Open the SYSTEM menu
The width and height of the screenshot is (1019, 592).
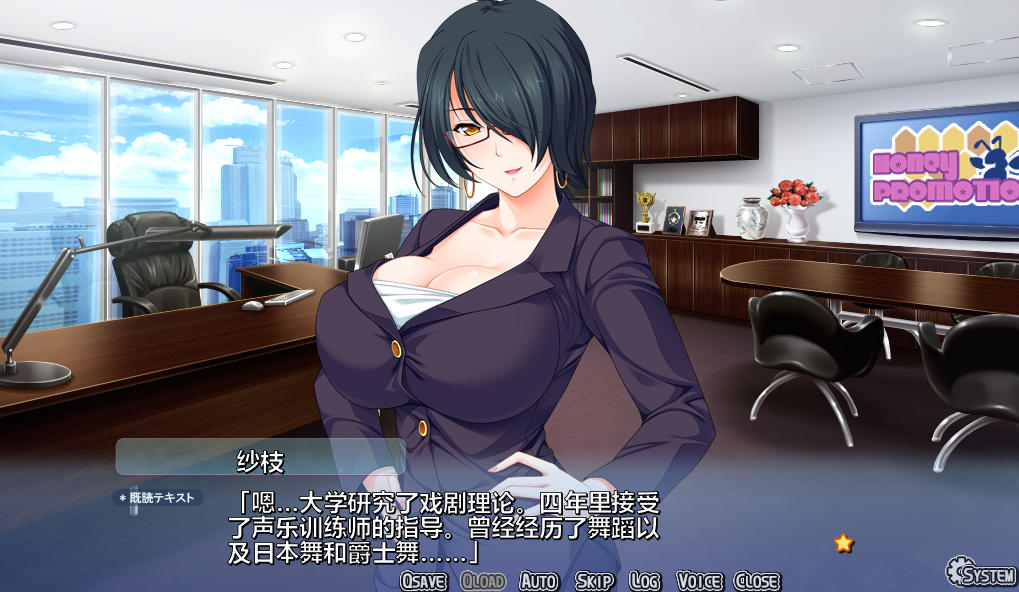click(x=981, y=573)
